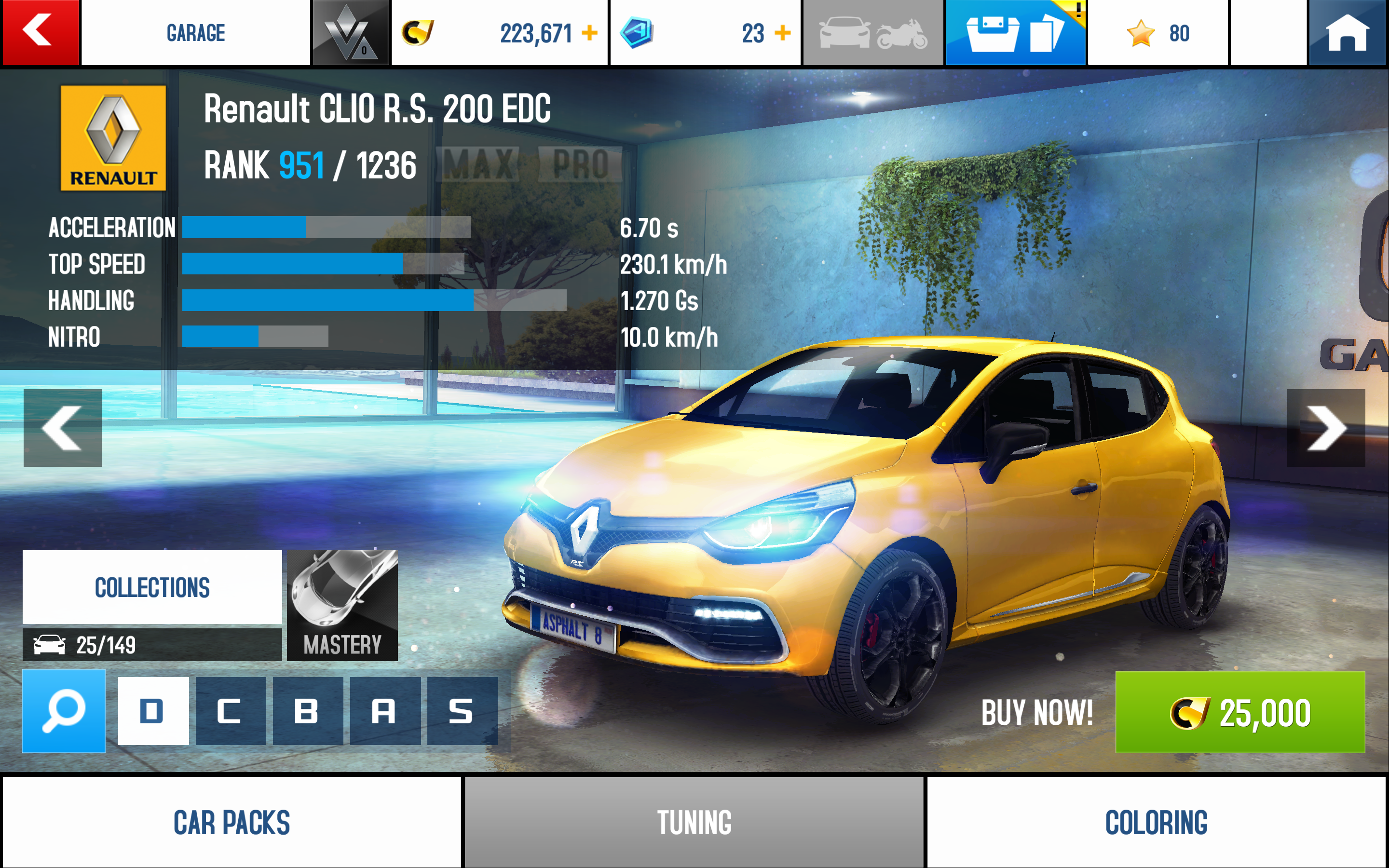The height and width of the screenshot is (868, 1389).
Task: Select the class D filter
Action: [153, 711]
